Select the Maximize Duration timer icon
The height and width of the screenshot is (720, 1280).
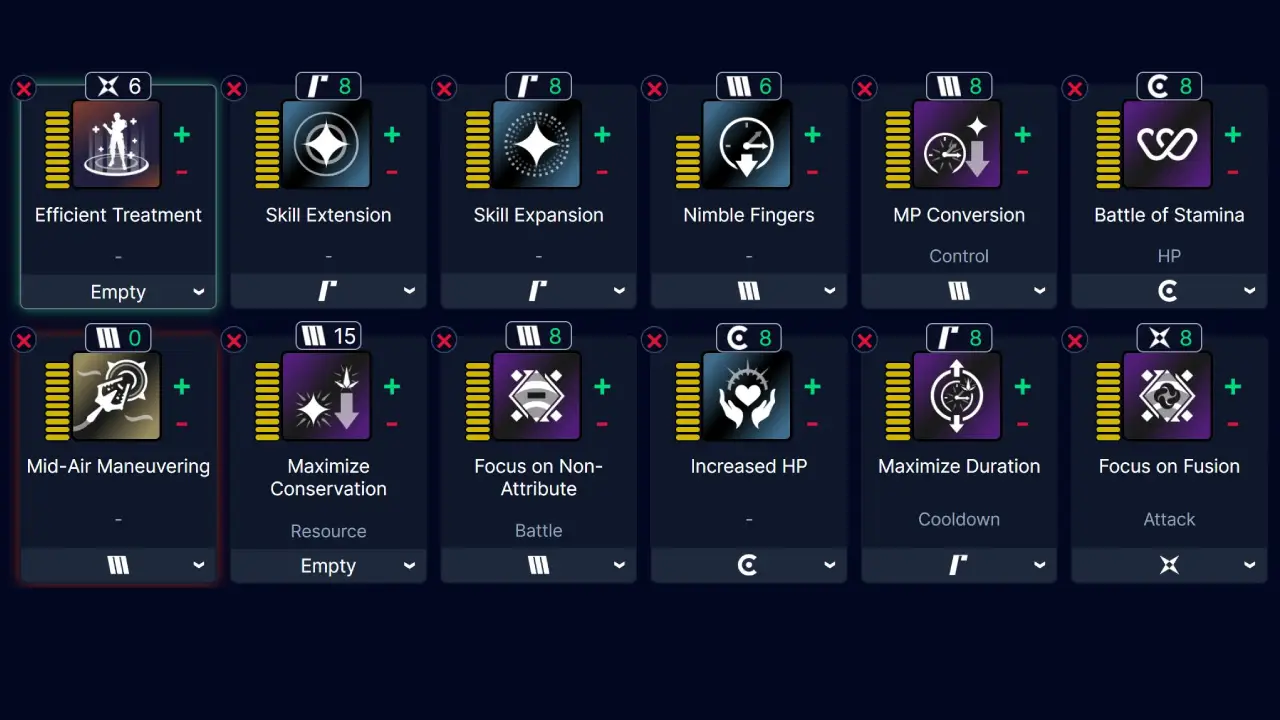(958, 396)
